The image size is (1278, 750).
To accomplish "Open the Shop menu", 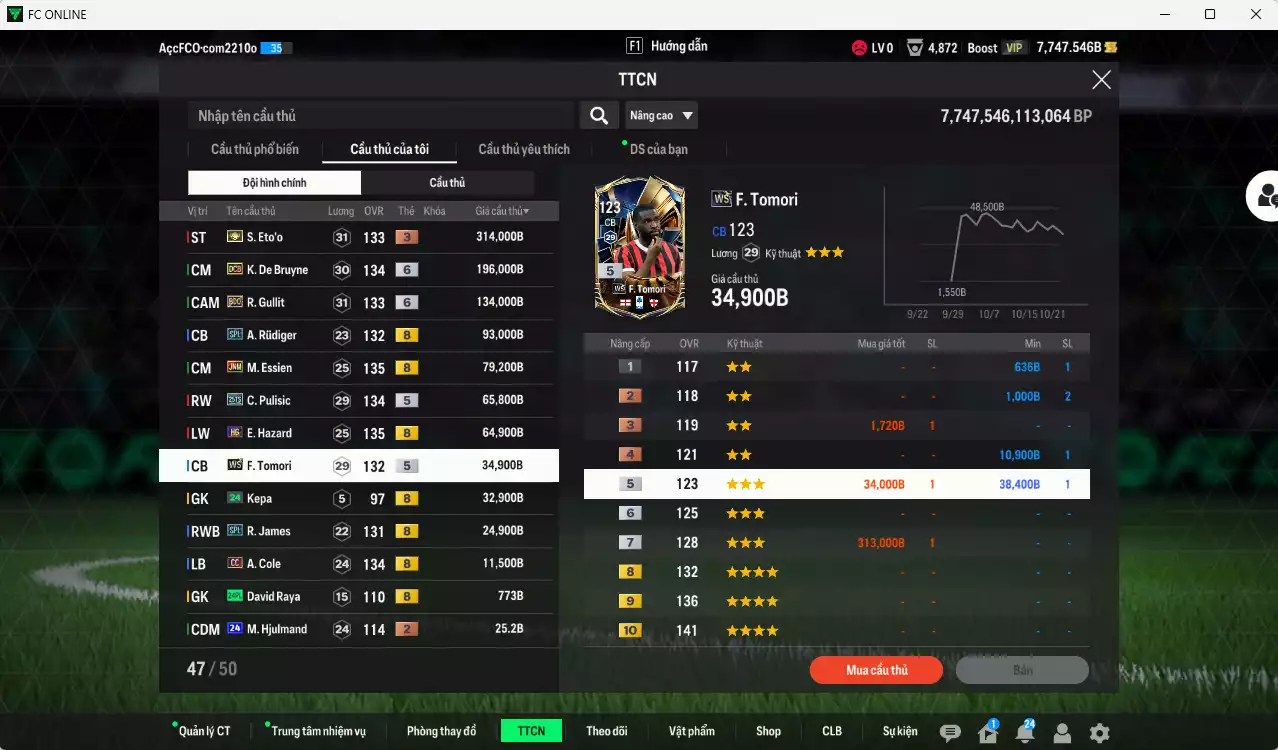I will 768,731.
